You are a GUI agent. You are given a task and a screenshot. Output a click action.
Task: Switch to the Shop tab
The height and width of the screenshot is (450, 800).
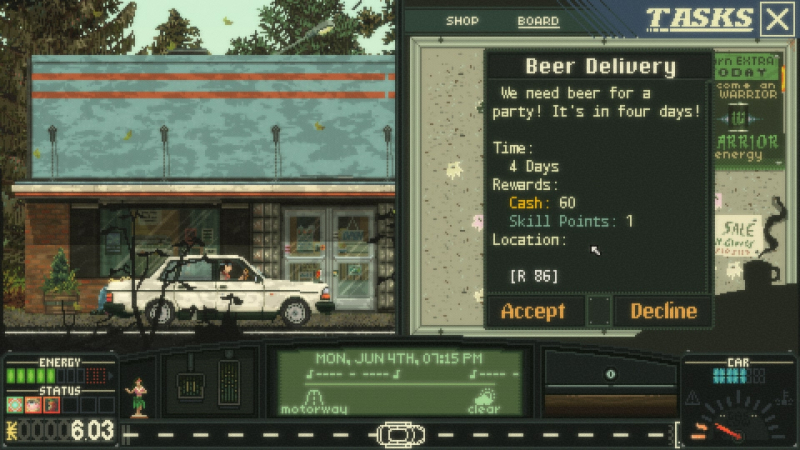[x=462, y=21]
